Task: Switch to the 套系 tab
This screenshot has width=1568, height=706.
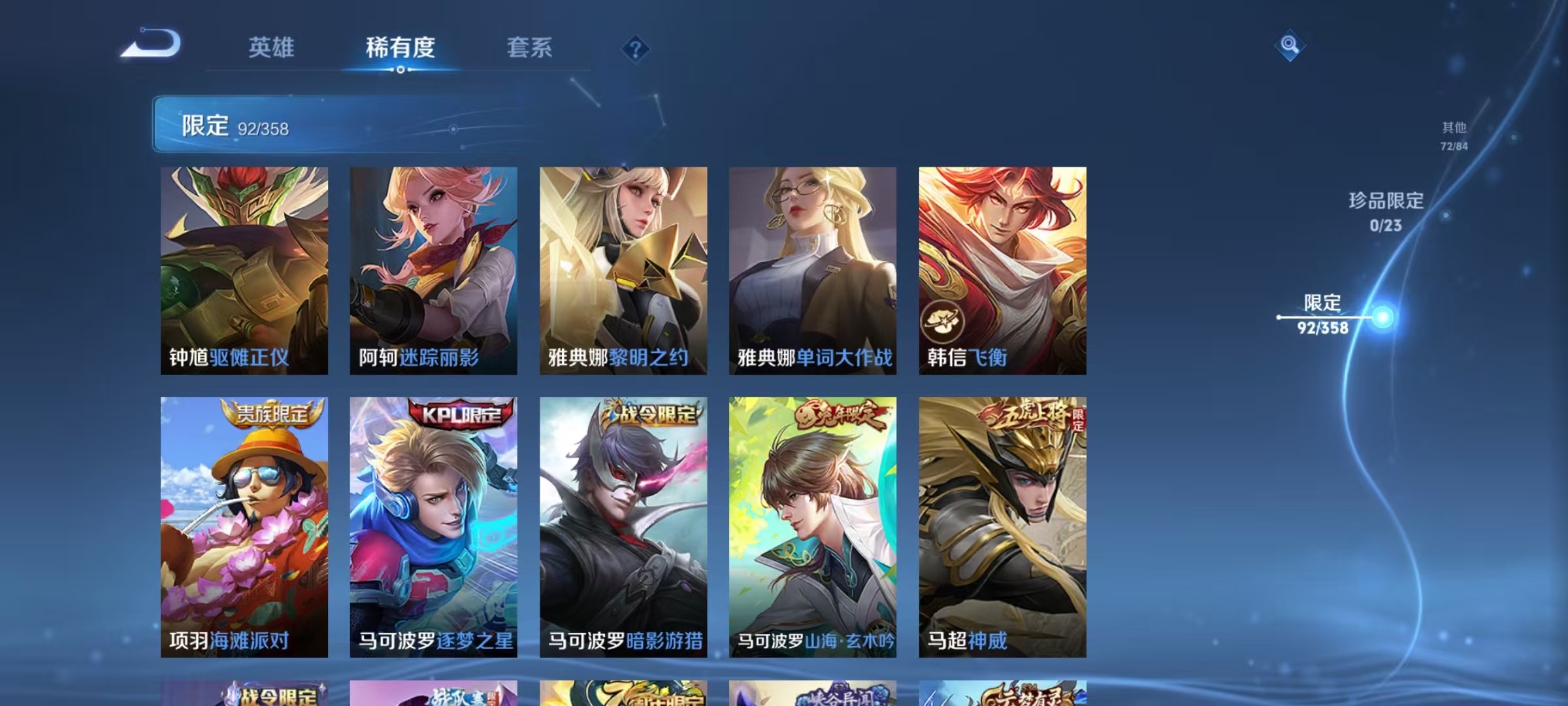Action: click(x=531, y=48)
